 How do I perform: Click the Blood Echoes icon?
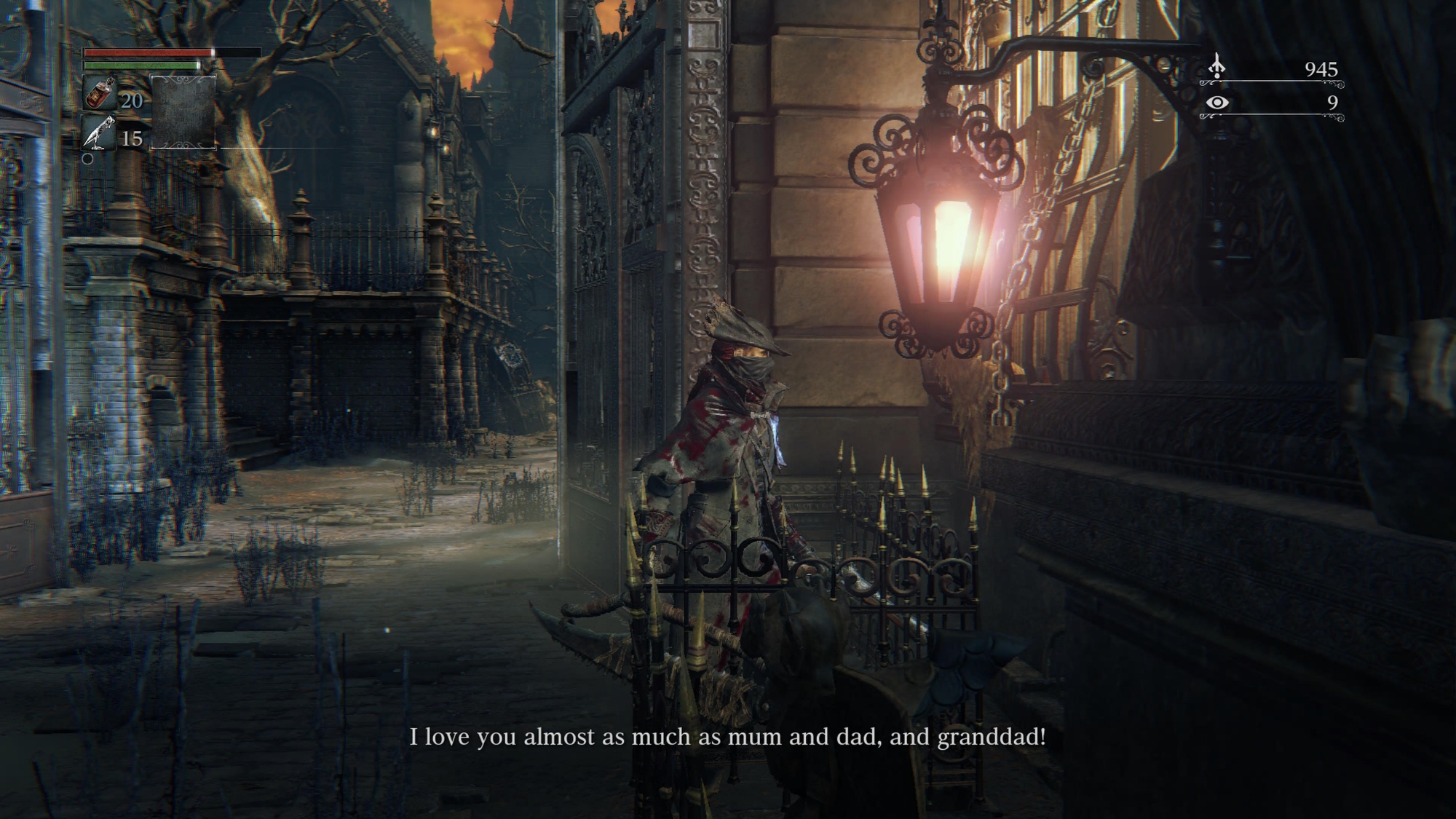tap(1216, 68)
